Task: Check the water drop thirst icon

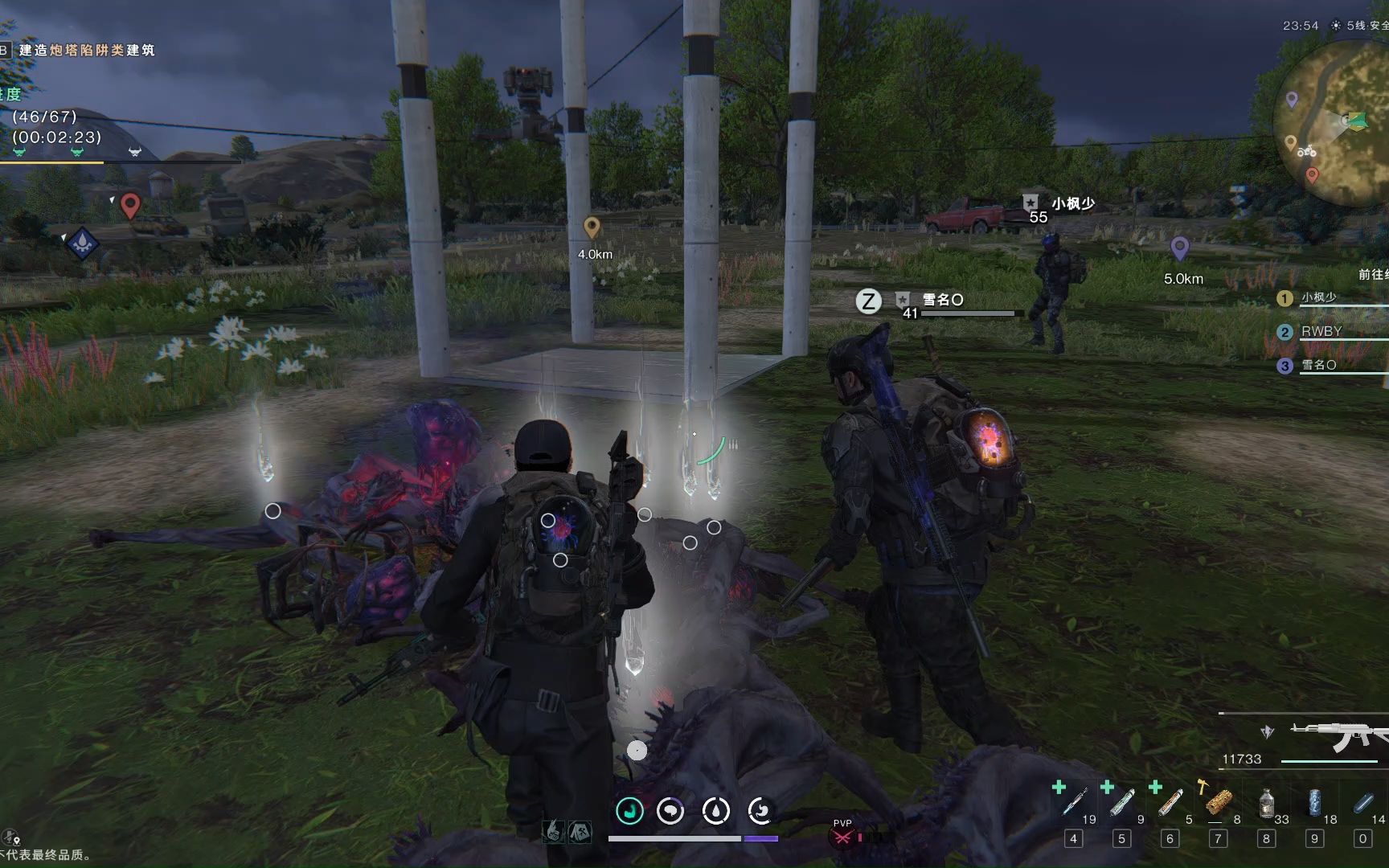Action: [x=715, y=811]
